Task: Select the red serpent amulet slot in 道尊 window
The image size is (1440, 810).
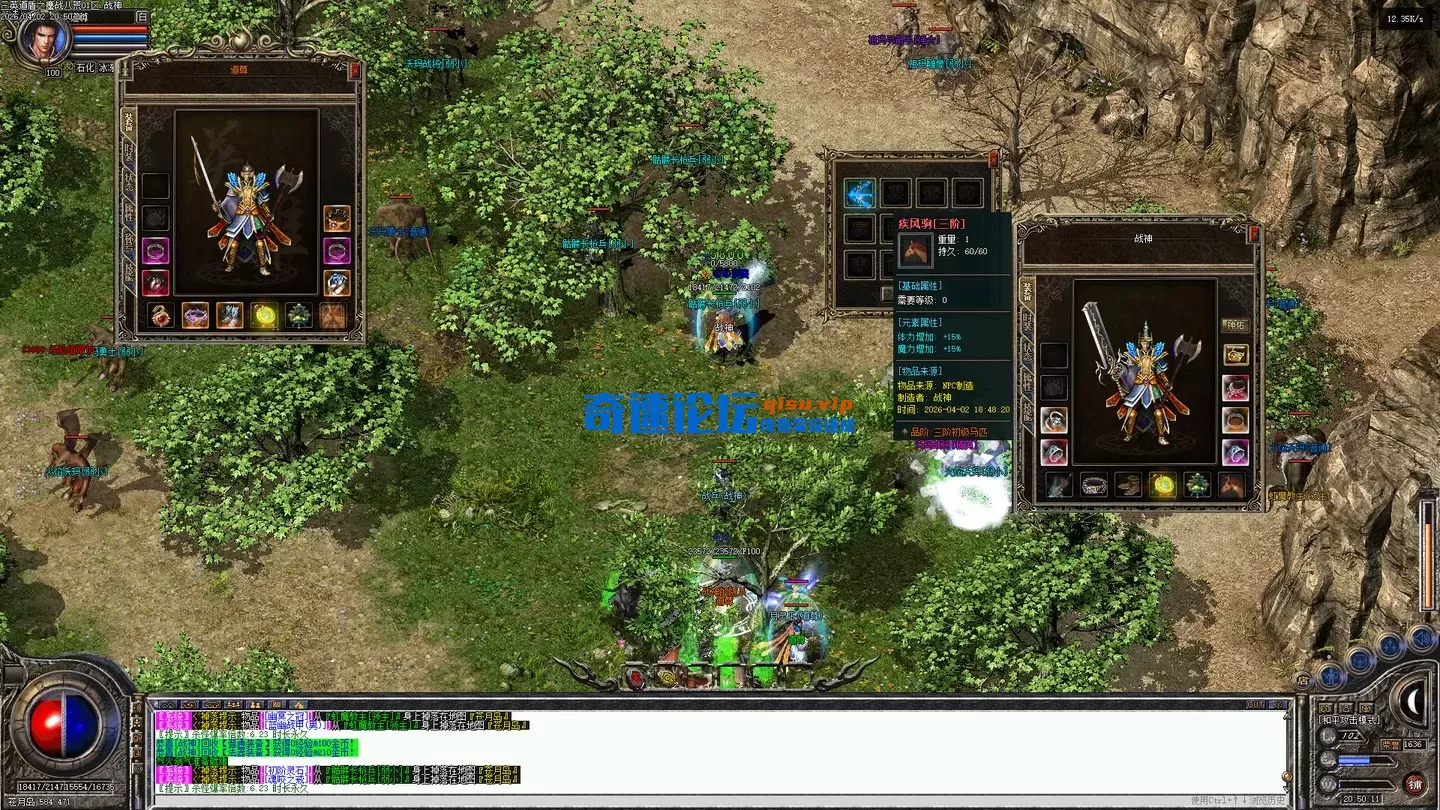Action: coord(160,316)
